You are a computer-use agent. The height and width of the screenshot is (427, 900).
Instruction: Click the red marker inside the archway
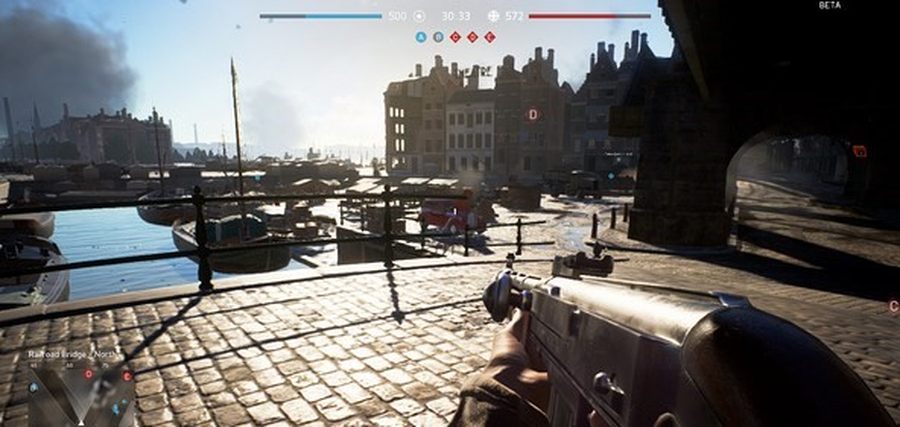(859, 151)
